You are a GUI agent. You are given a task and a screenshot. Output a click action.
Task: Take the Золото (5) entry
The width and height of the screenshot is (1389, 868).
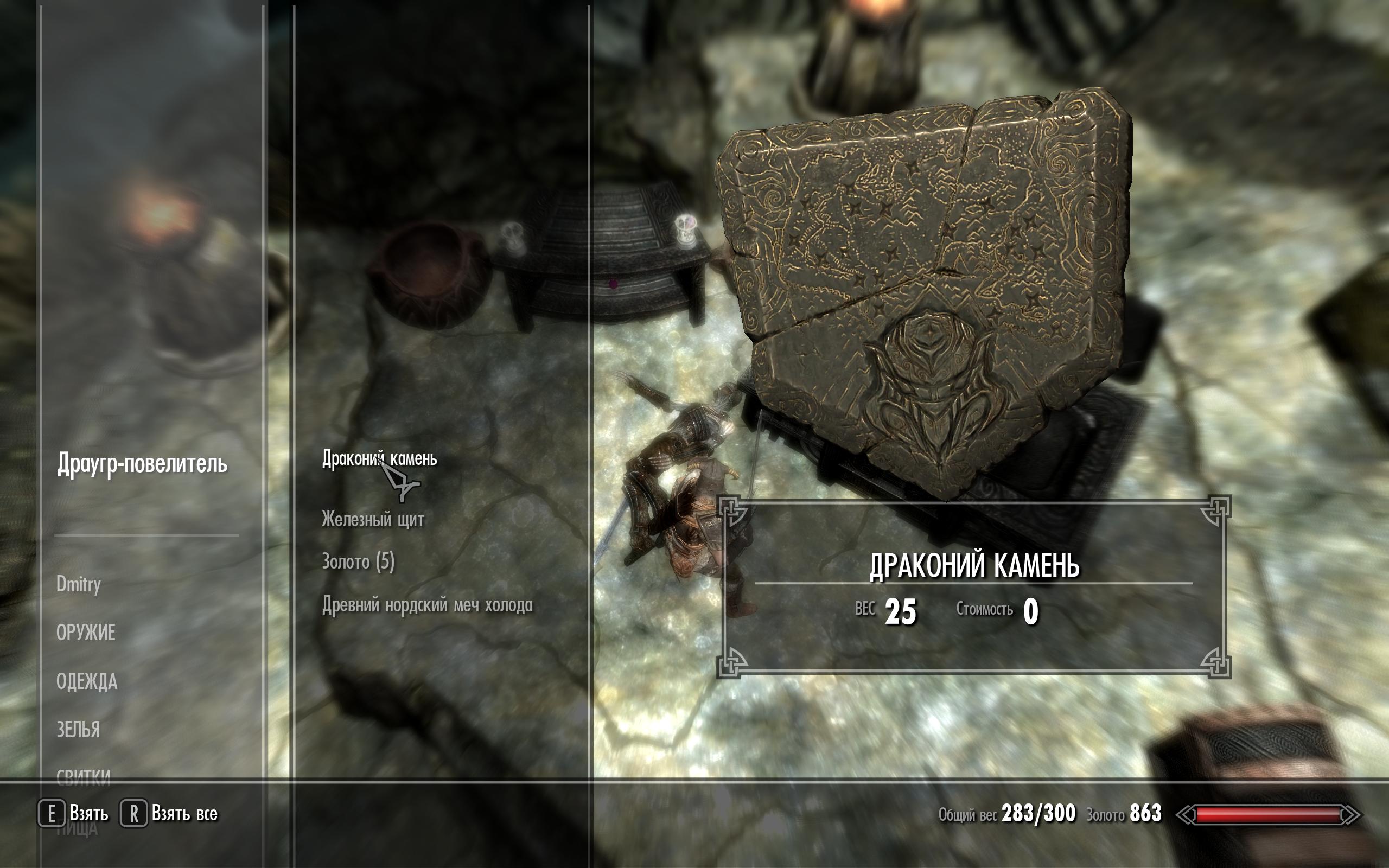pyautogui.click(x=358, y=561)
